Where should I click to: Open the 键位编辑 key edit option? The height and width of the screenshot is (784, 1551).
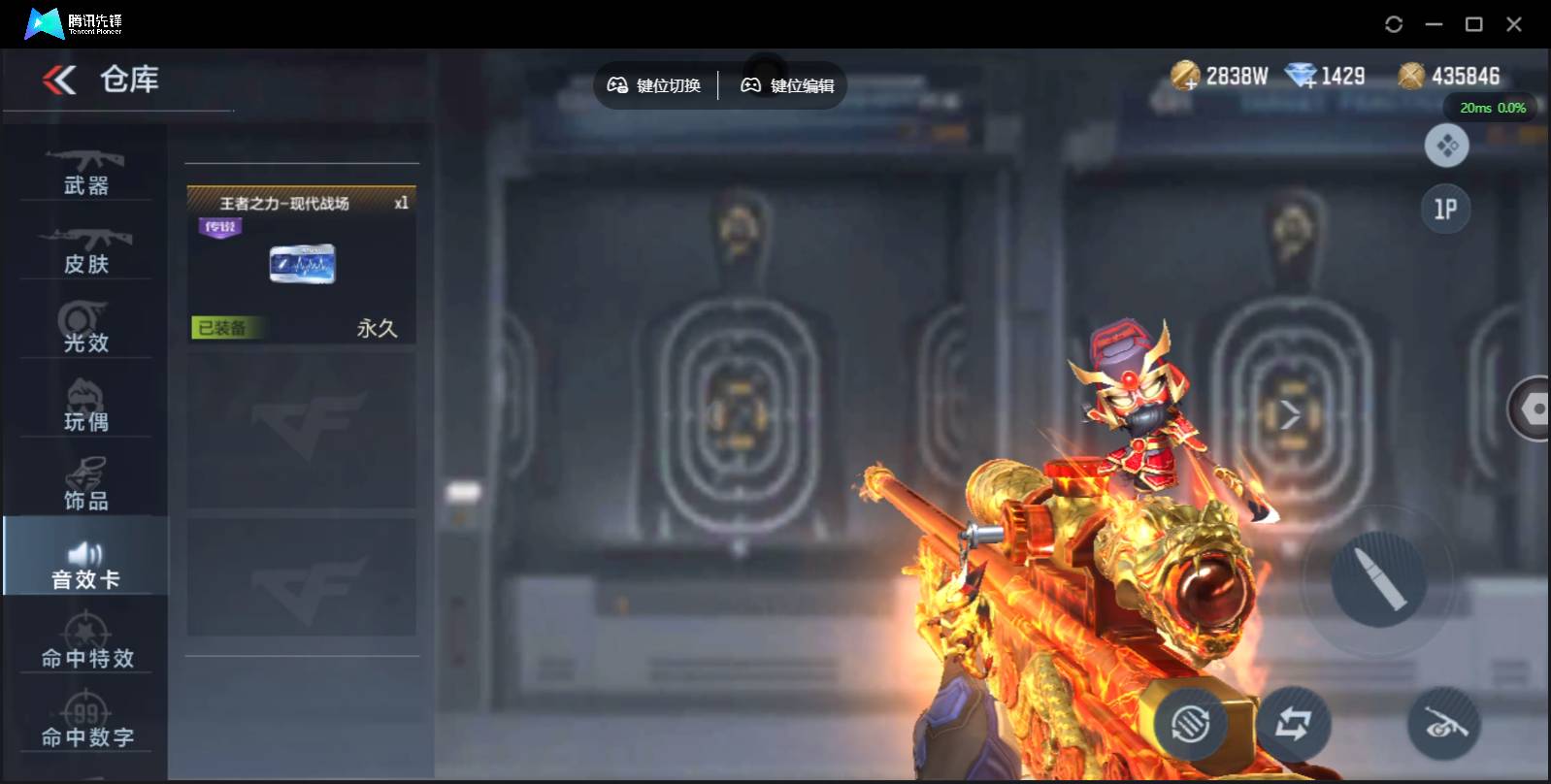click(787, 85)
